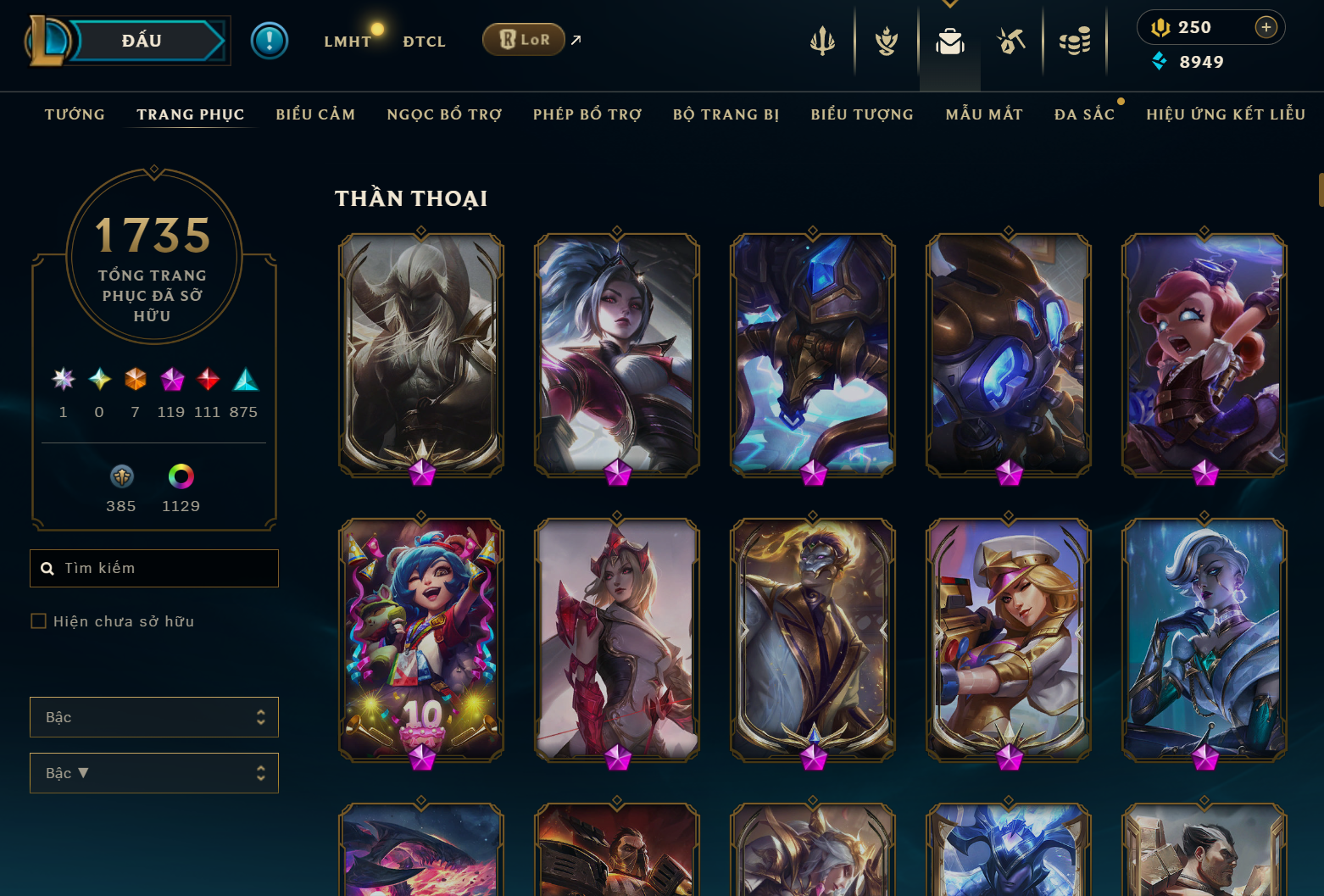Click the ward skin icon above 385
Viewport: 1324px width, 896px height.
pyautogui.click(x=121, y=477)
